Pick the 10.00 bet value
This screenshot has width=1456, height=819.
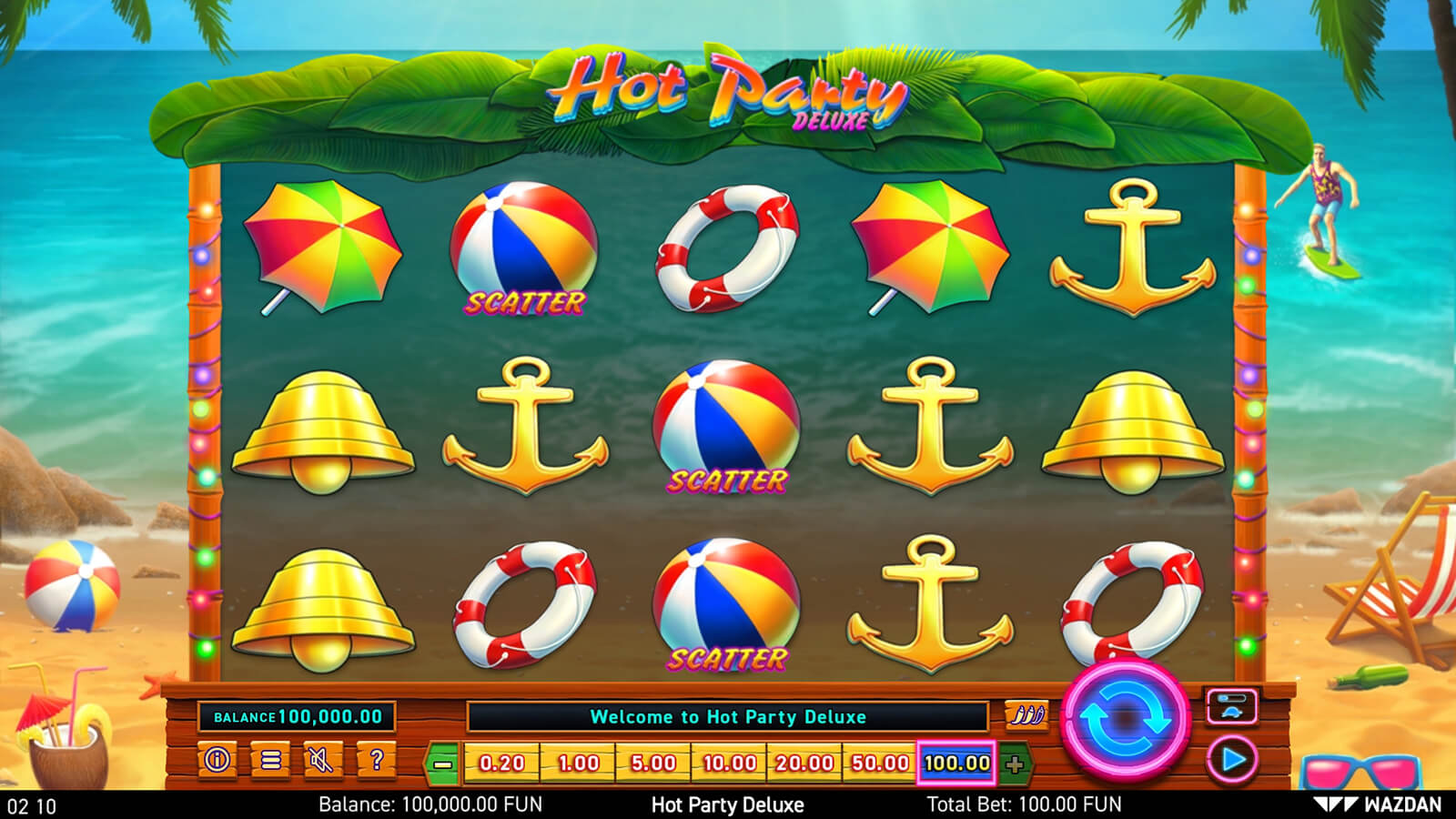[x=730, y=763]
